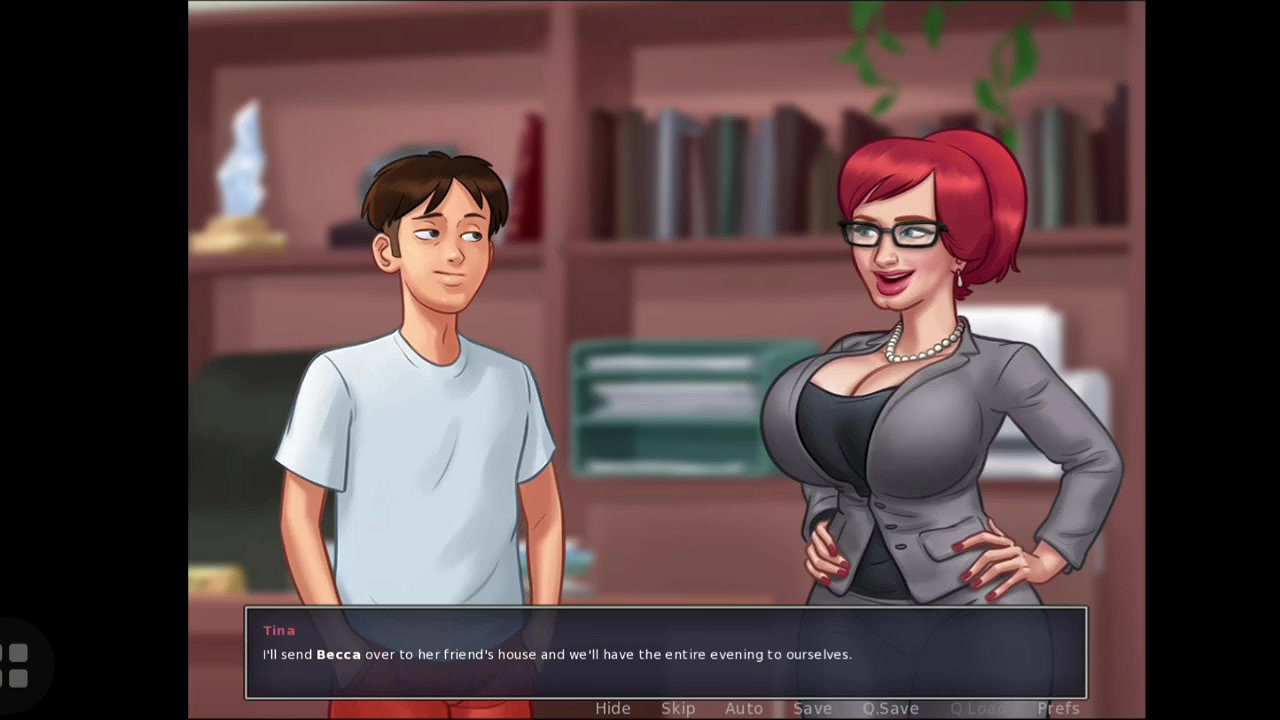Skip through the dialogue text
The width and height of the screenshot is (1280, 720).
(678, 708)
